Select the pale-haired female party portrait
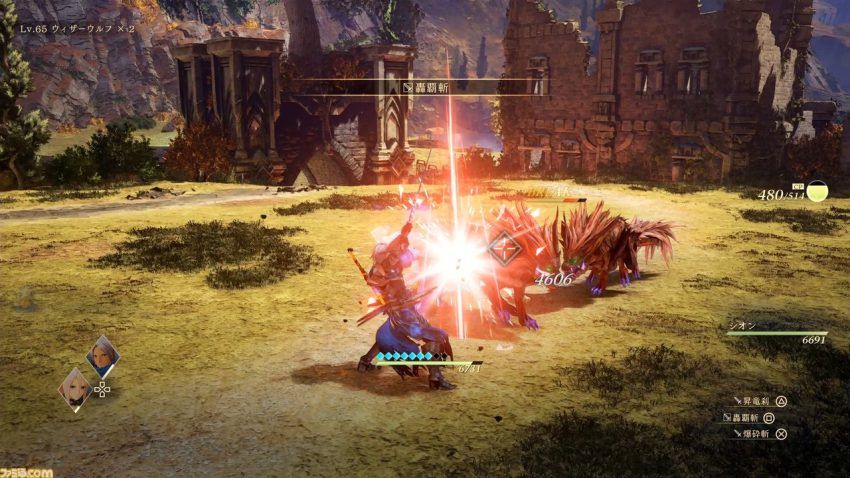Image resolution: width=850 pixels, height=478 pixels. pos(75,387)
